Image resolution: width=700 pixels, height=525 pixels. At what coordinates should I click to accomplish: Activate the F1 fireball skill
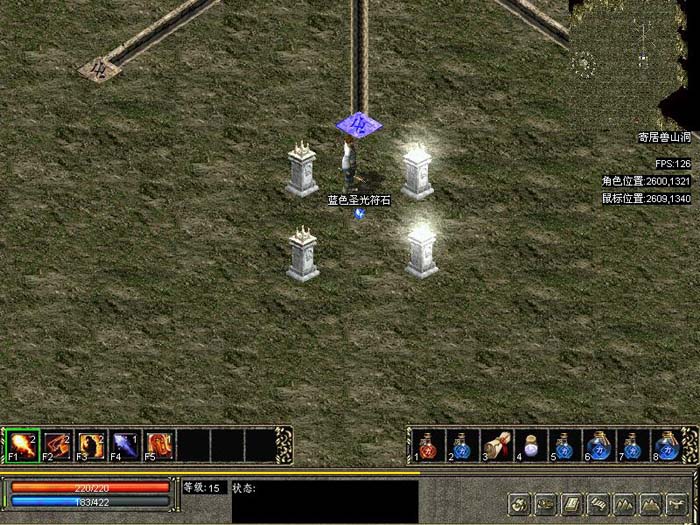point(22,443)
